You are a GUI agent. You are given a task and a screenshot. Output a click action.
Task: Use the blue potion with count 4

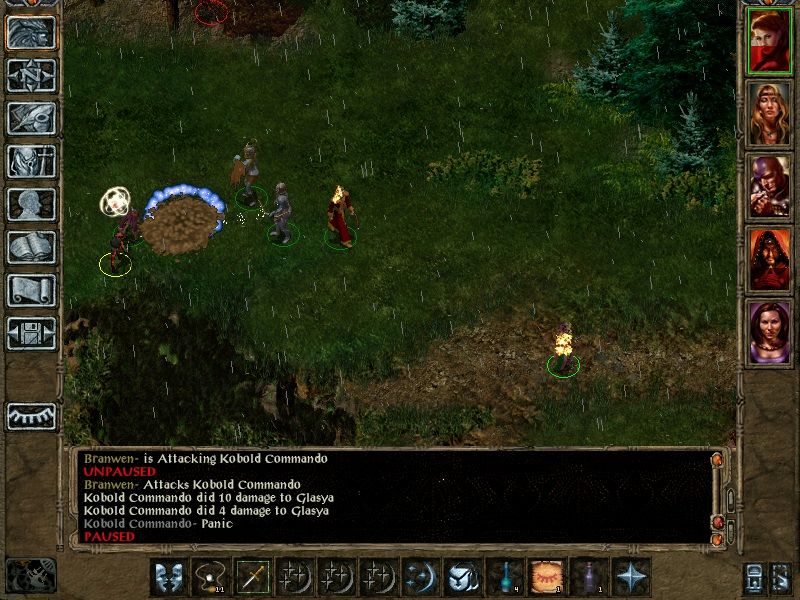click(504, 578)
